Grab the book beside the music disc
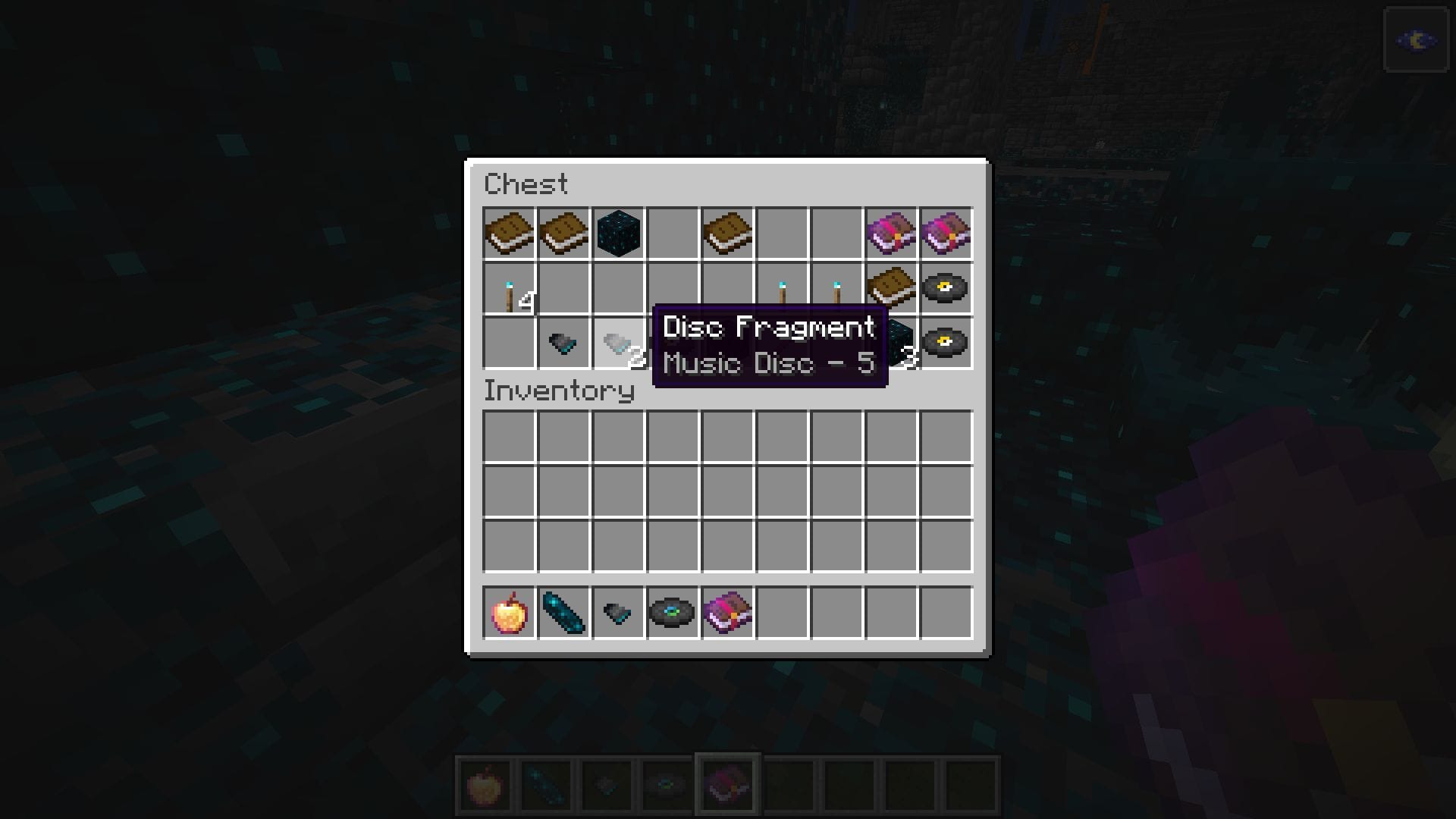 (893, 288)
